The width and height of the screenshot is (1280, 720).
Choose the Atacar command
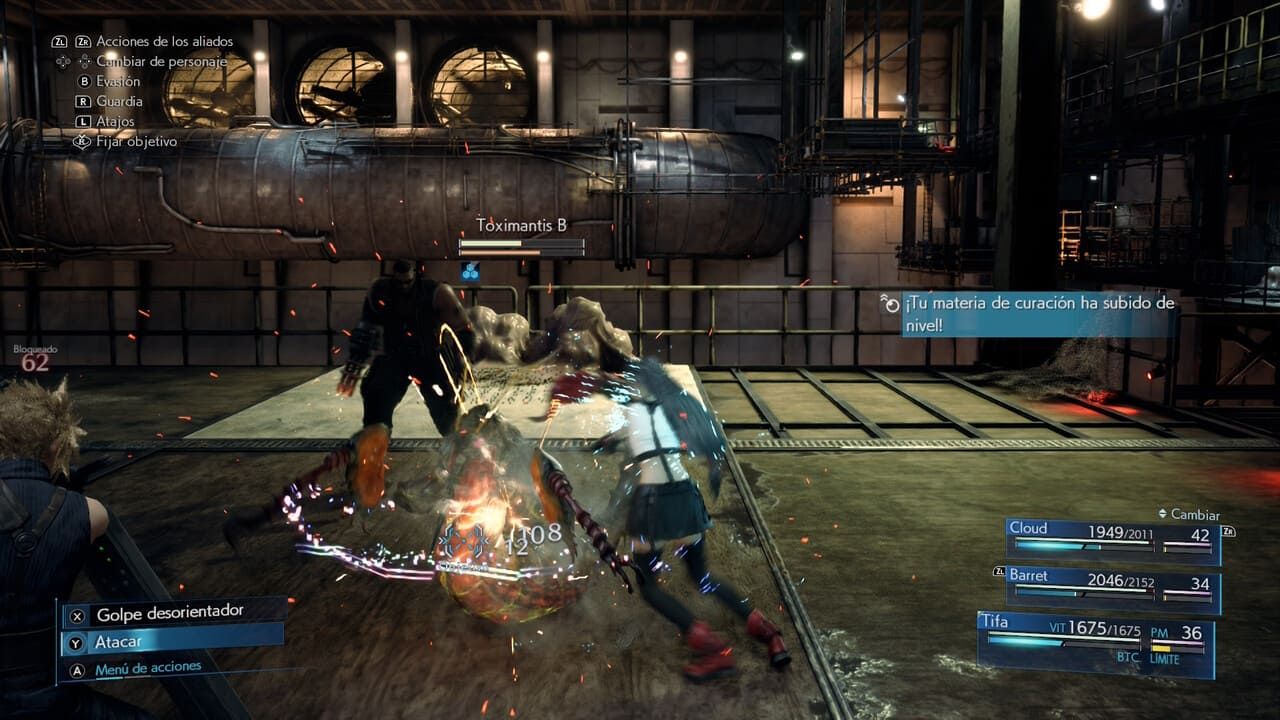[170, 641]
